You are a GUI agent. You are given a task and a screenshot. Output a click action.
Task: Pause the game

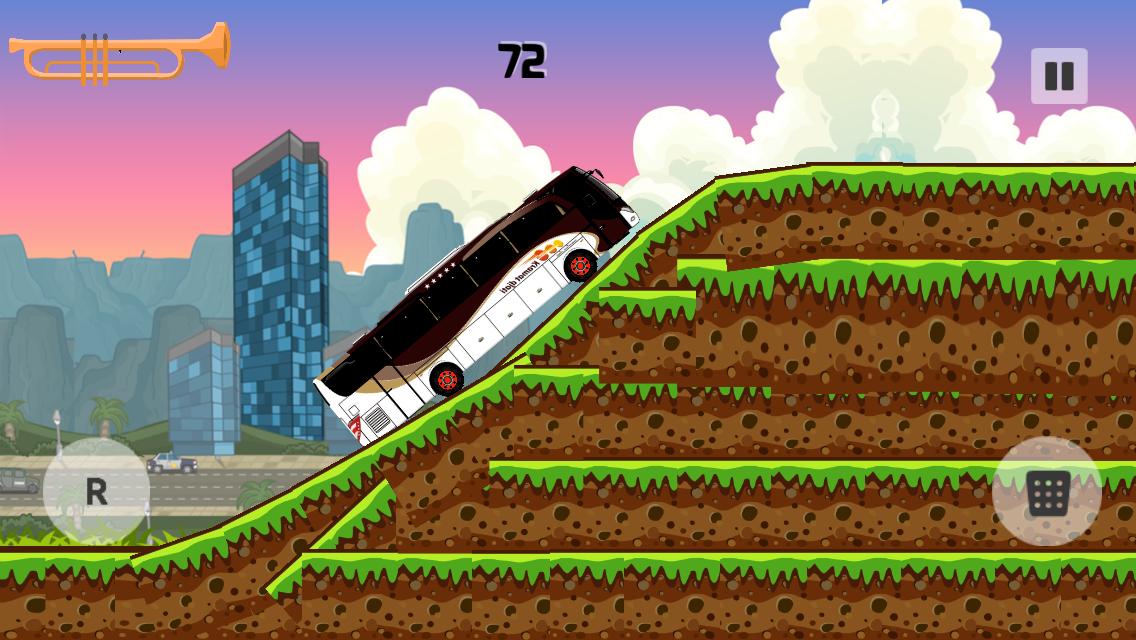(x=1059, y=76)
